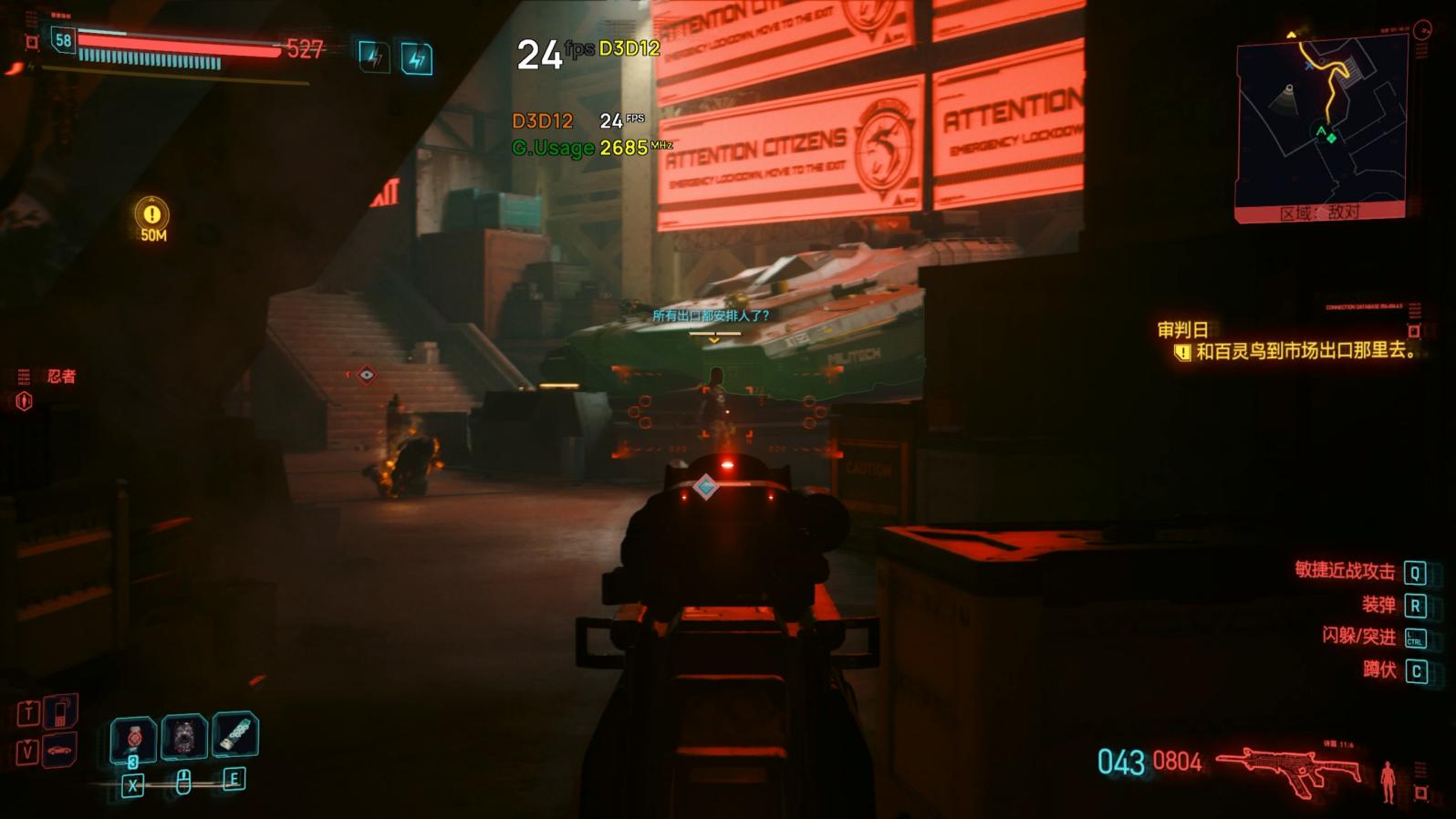This screenshot has width=1456, height=819.
Task: Click the player stance figure icon
Action: click(1388, 781)
